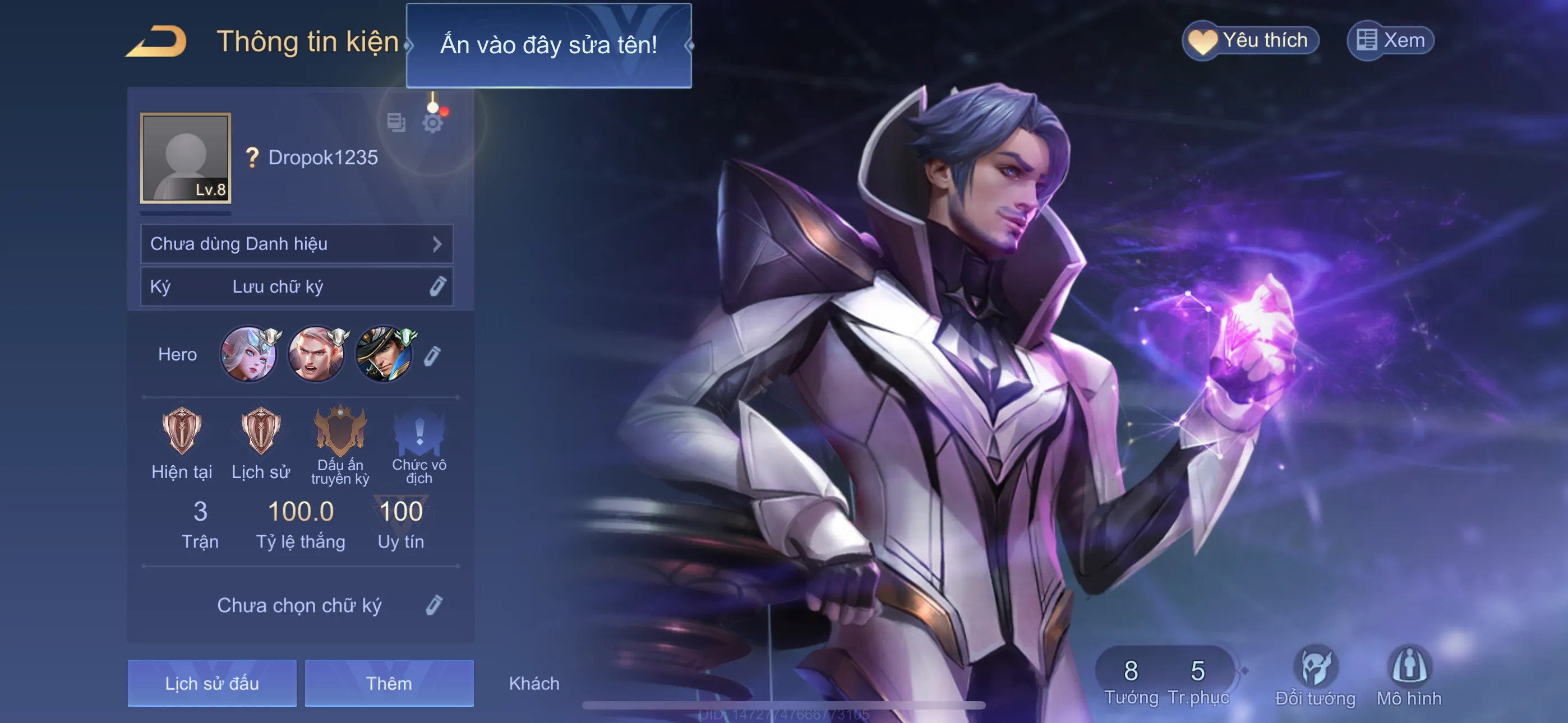Open the 'Dấu ấn truyền kỳ' emblem
Screen dimensions: 1568x723
pyautogui.click(x=340, y=432)
